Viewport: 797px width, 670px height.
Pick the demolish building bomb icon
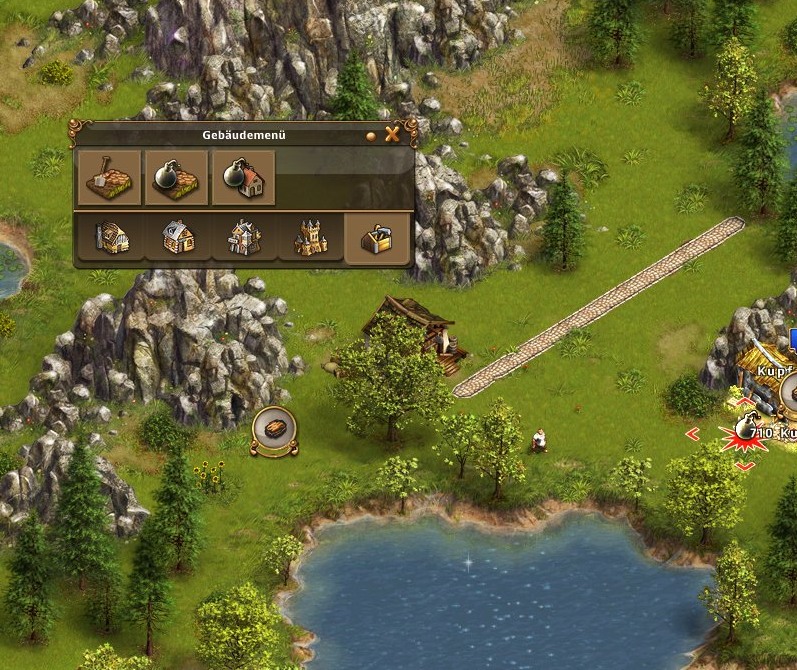coord(243,177)
